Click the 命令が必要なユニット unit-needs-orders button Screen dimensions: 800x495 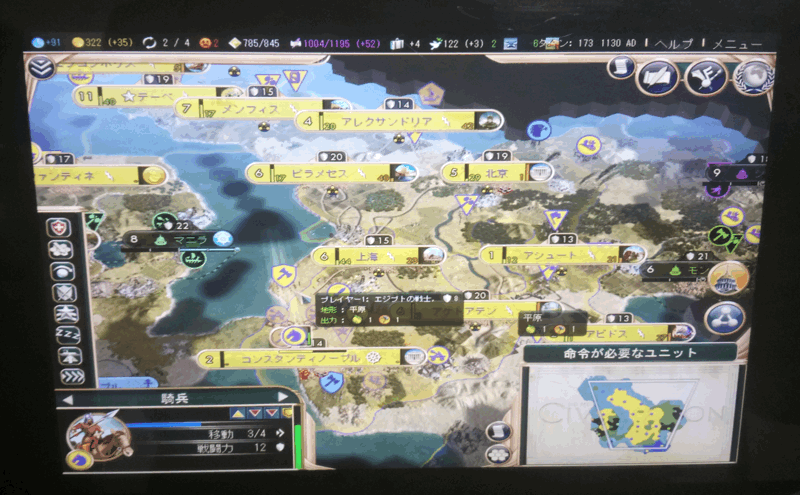coord(631,353)
